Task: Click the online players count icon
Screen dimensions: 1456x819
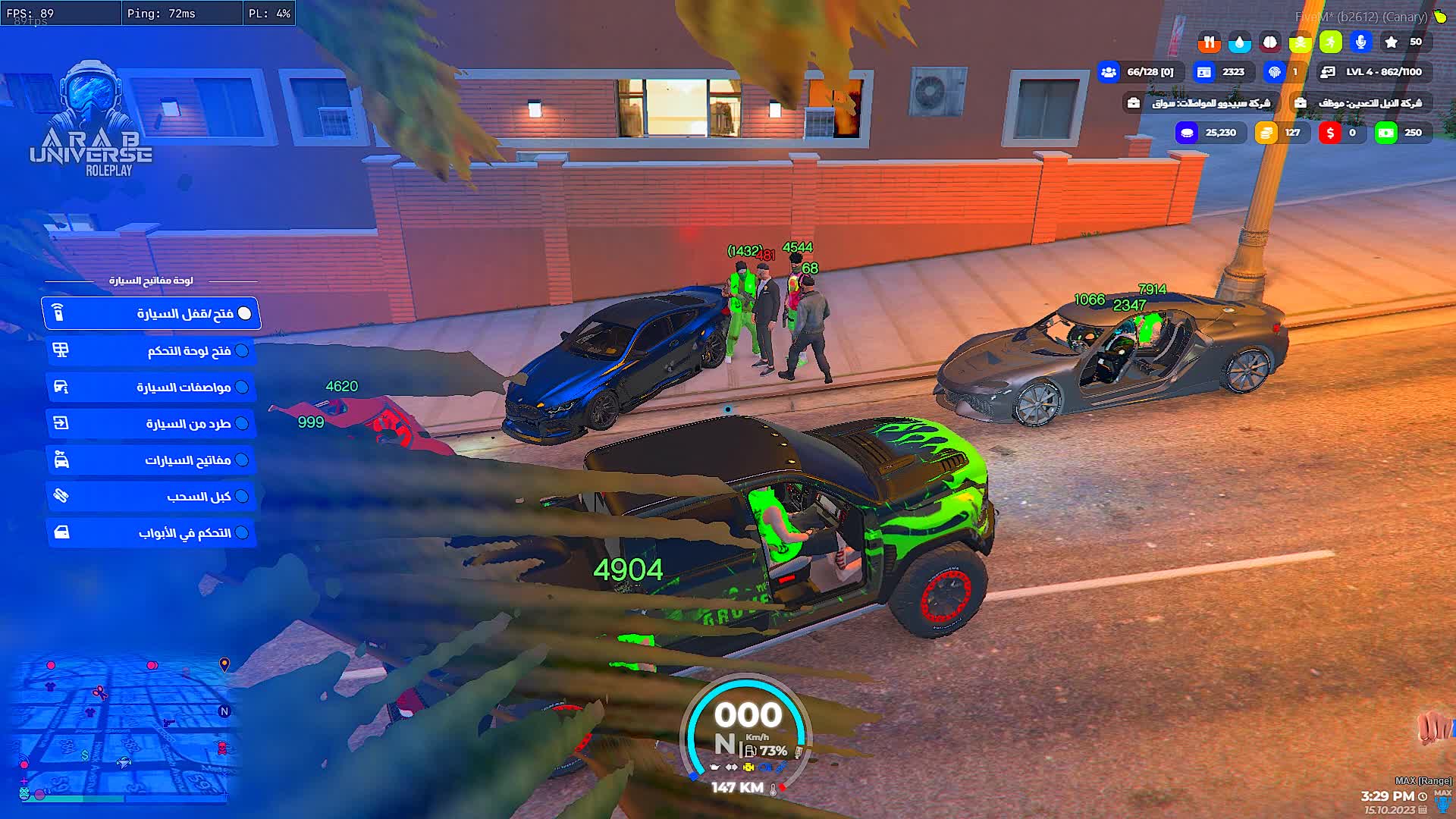Action: point(1109,72)
